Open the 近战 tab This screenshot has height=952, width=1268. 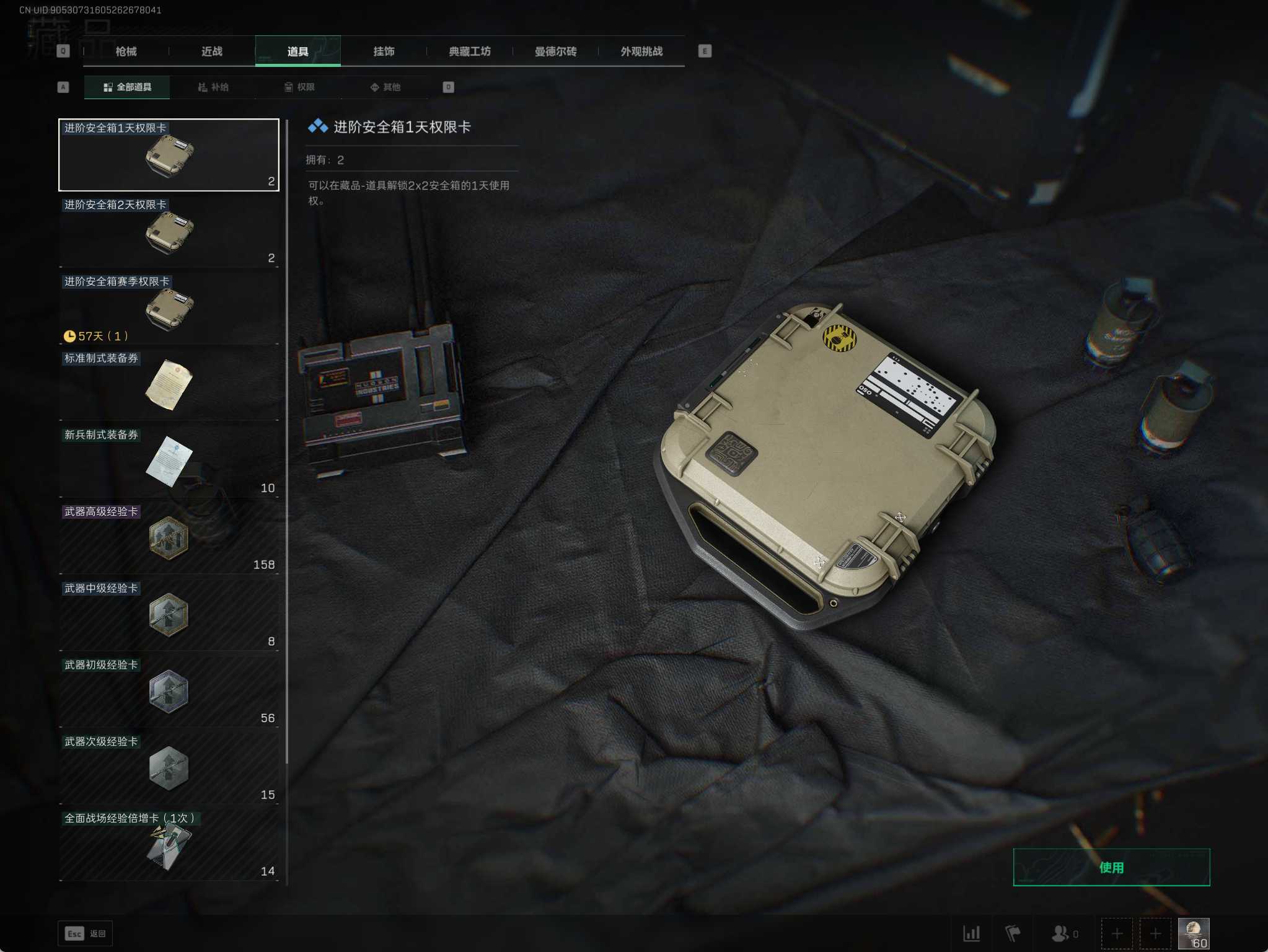[x=212, y=51]
